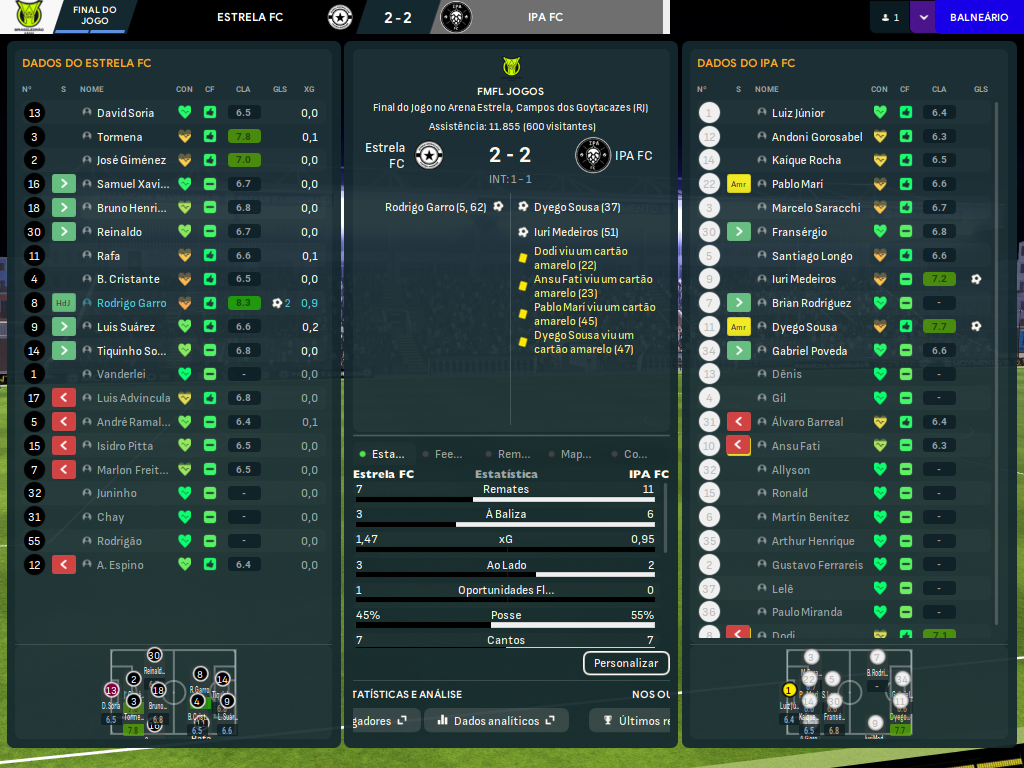Select Iuri Medeiros in IPA list
This screenshot has height=768, width=1024.
pyautogui.click(x=803, y=279)
